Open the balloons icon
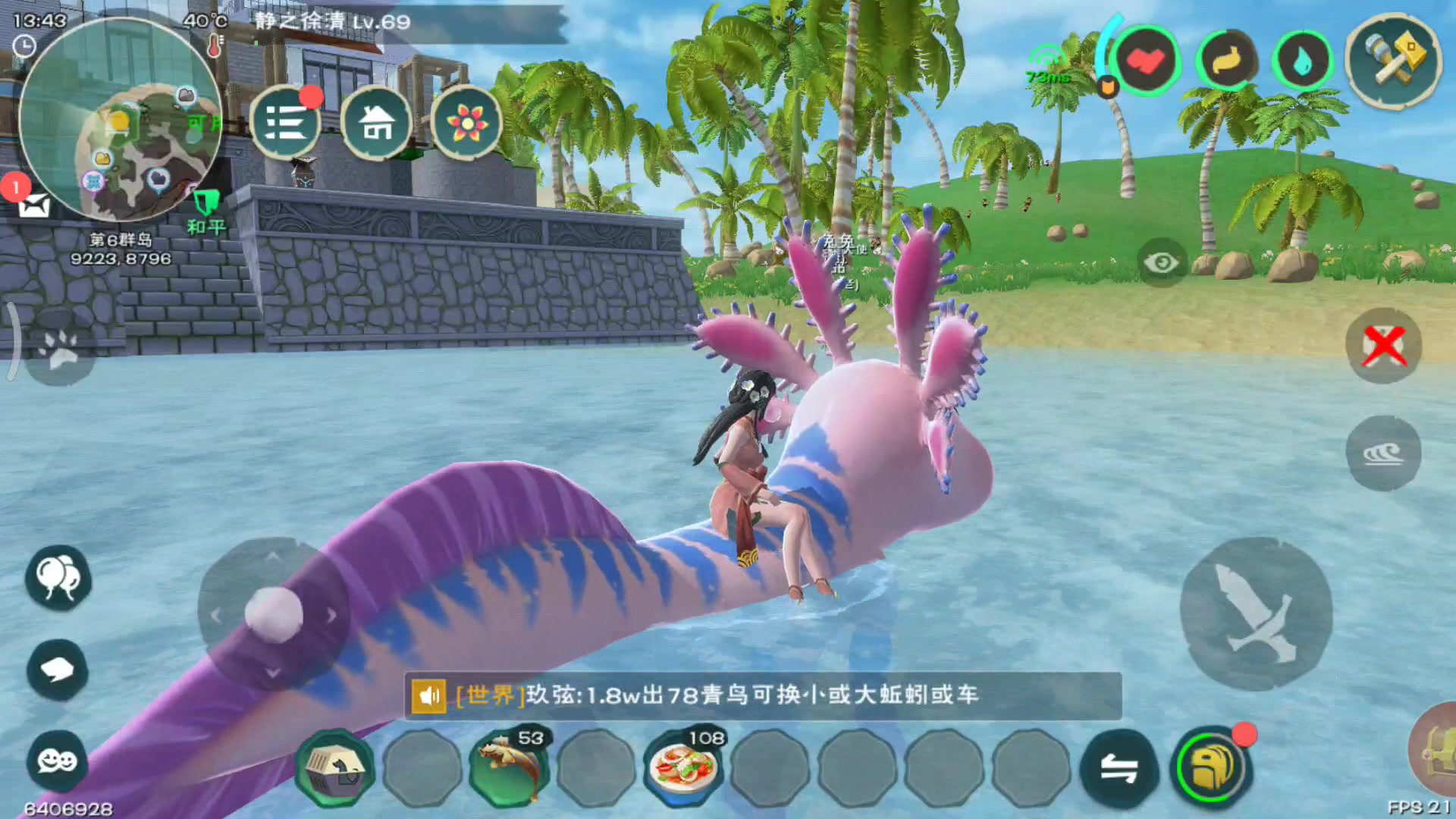 [58, 578]
